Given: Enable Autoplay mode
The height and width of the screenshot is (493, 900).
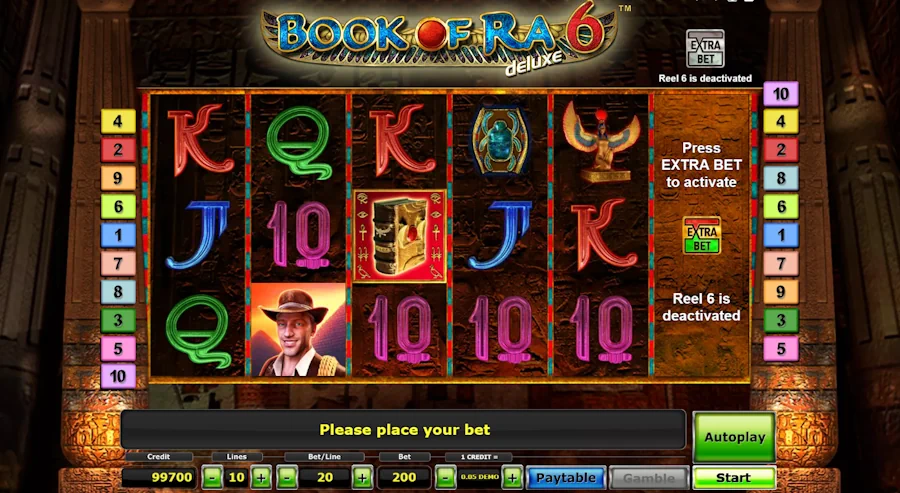Looking at the screenshot, I should click(733, 437).
